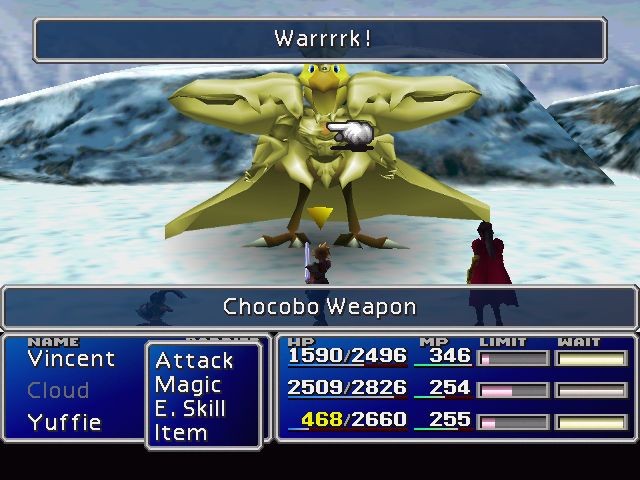Open the E. Skill command
This screenshot has width=640, height=480.
click(x=190, y=408)
